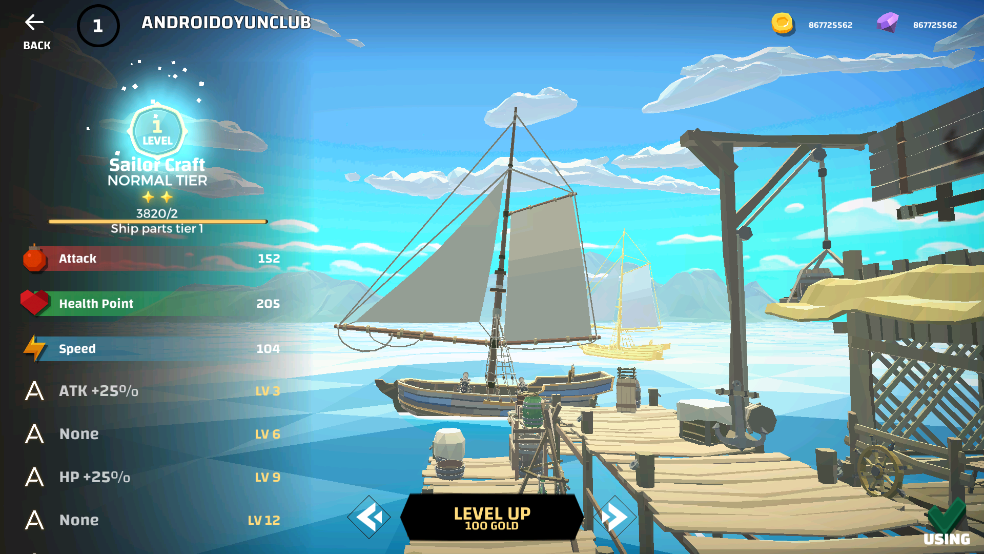Open the player level 1 profile circle
This screenshot has height=554, width=984.
click(x=98, y=25)
